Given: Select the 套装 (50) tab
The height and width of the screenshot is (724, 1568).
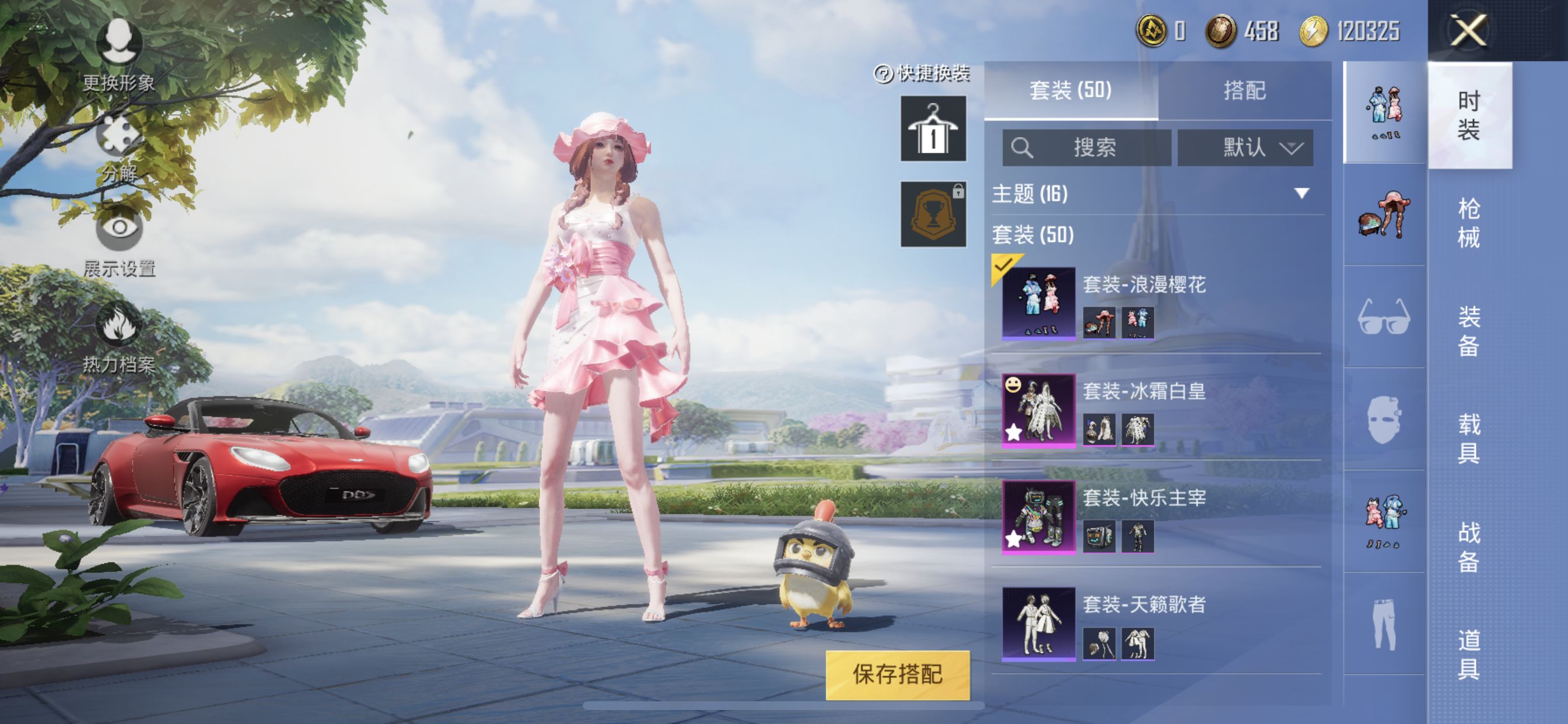Looking at the screenshot, I should click(x=1070, y=91).
